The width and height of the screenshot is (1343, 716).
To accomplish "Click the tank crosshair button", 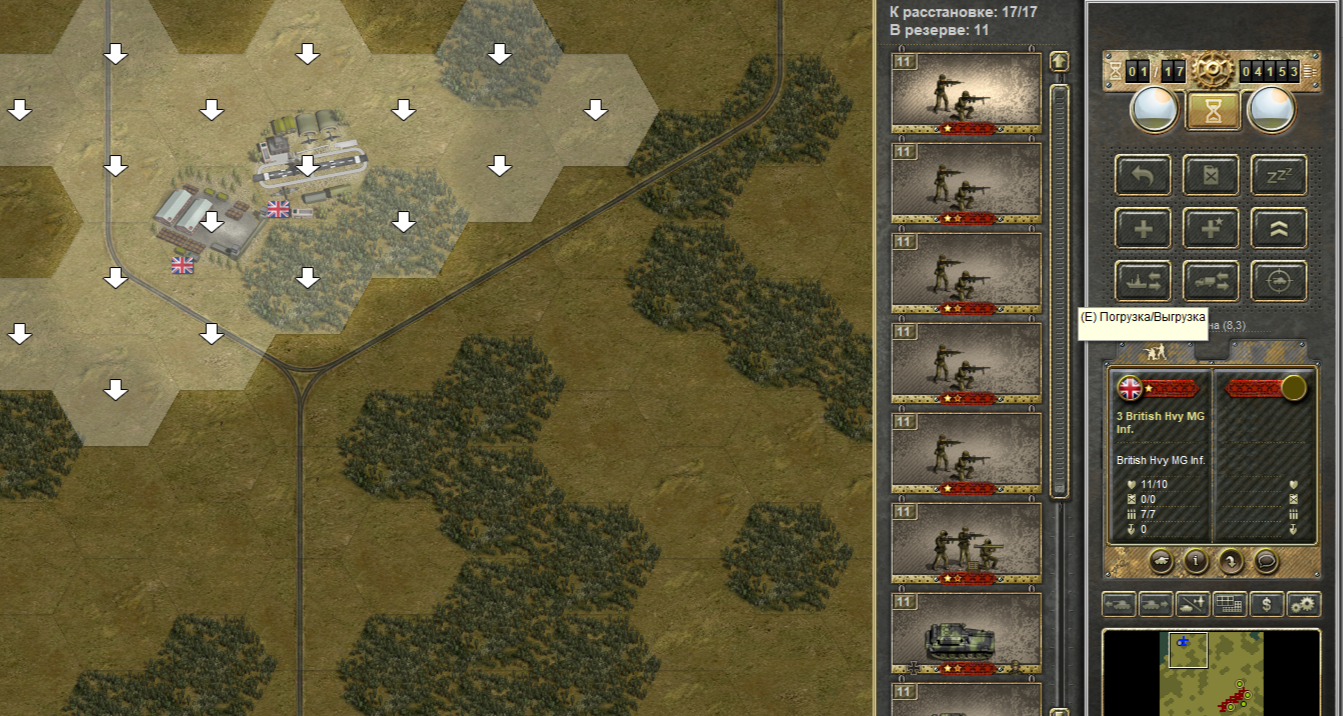I will click(1279, 281).
